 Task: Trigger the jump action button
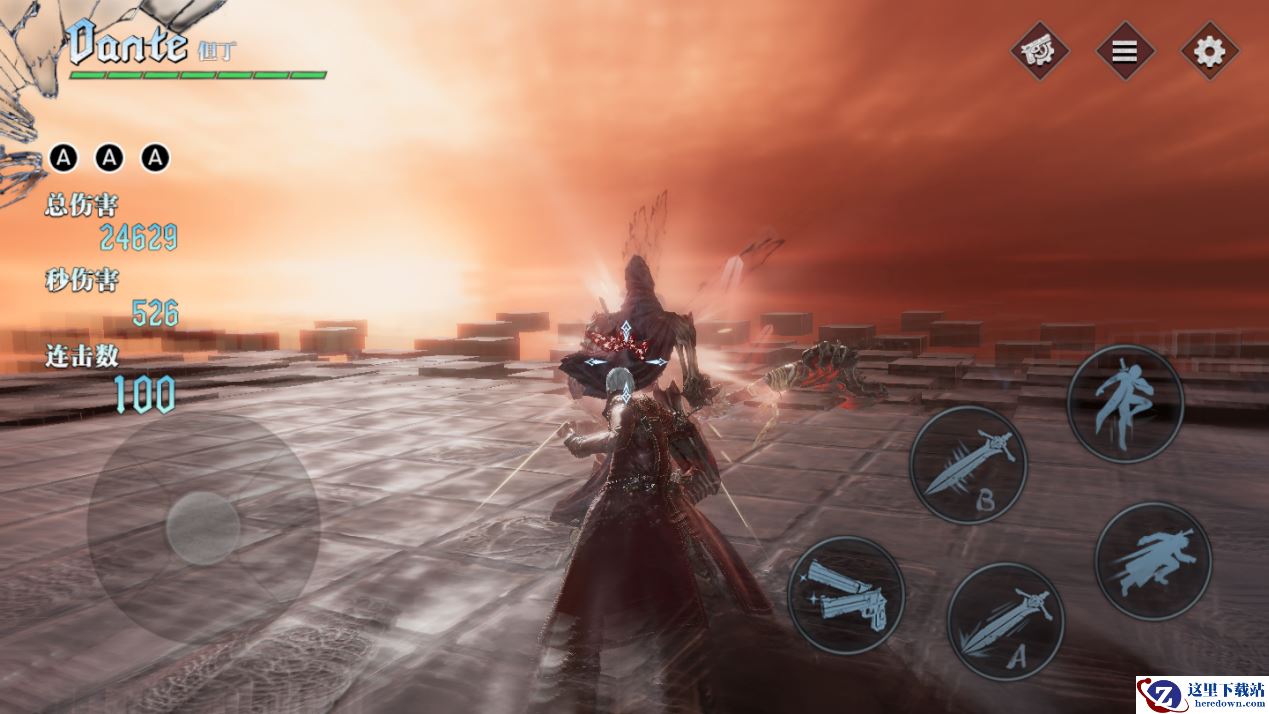click(1125, 404)
